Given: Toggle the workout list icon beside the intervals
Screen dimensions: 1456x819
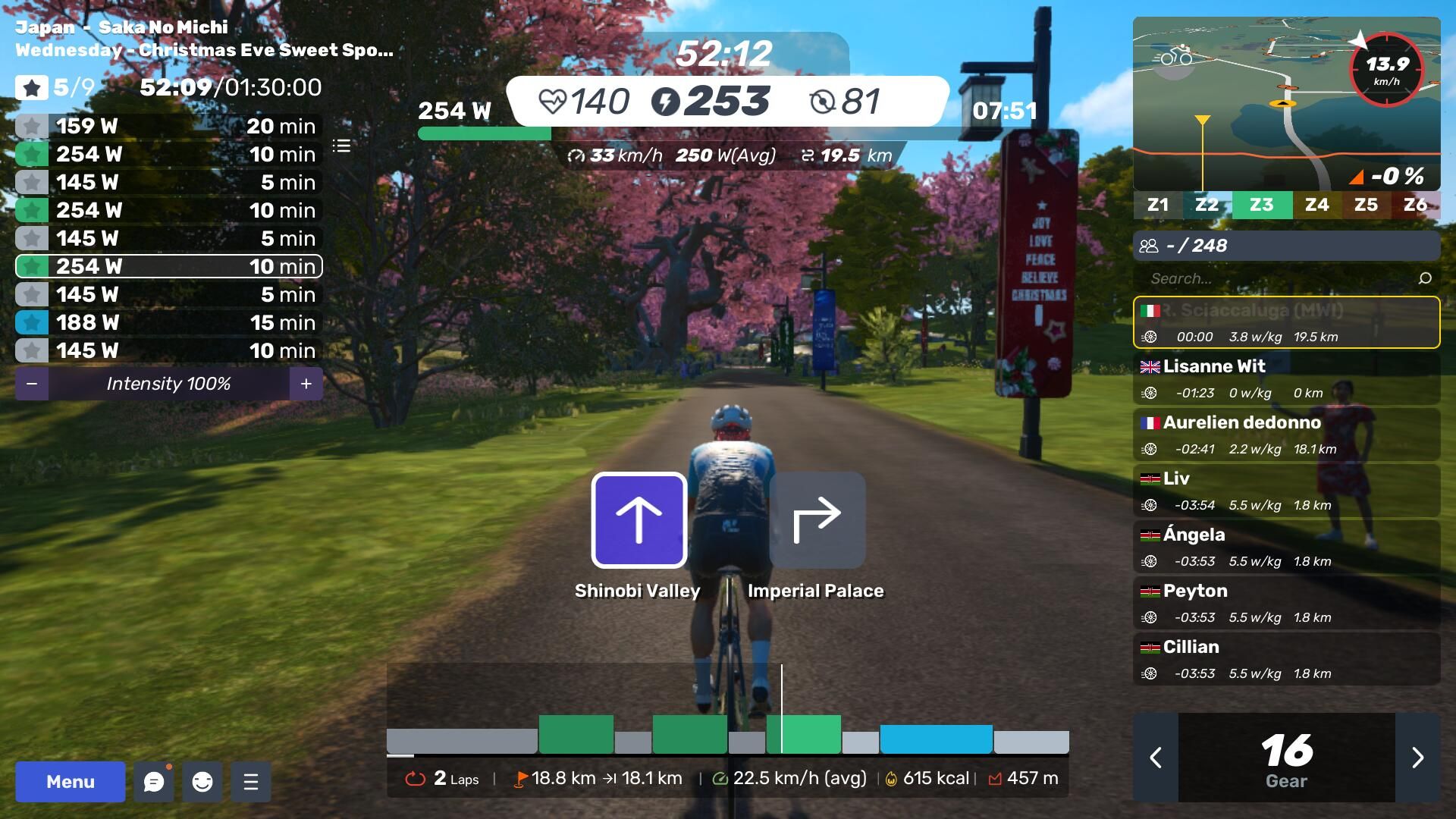Looking at the screenshot, I should [341, 146].
